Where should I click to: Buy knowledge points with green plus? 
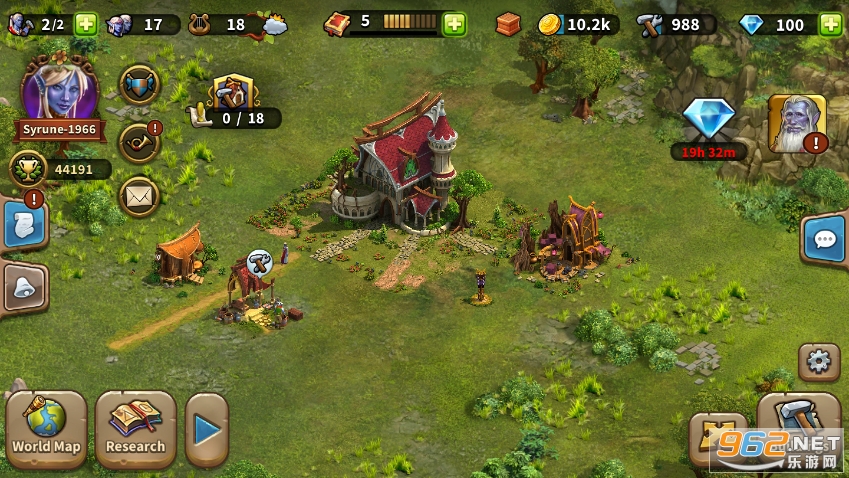click(454, 24)
